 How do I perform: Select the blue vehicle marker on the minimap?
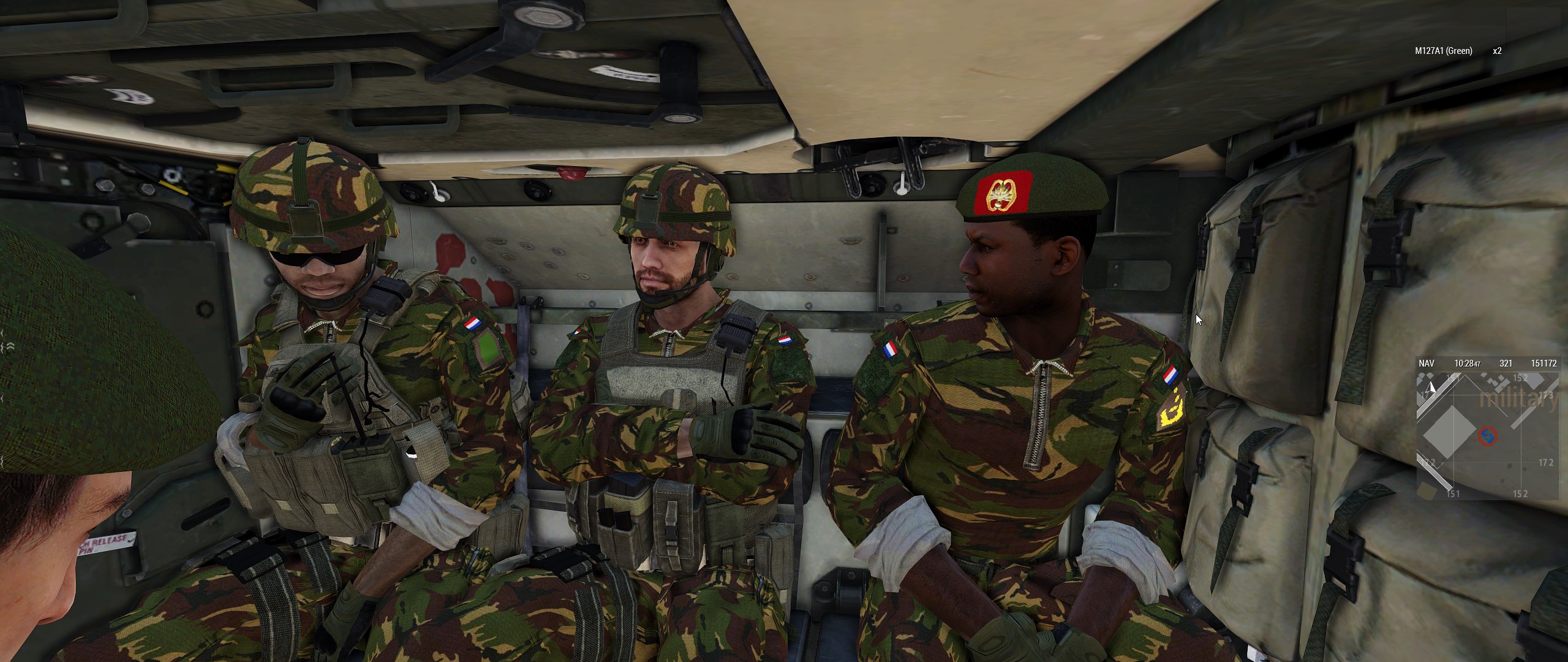(x=1487, y=436)
